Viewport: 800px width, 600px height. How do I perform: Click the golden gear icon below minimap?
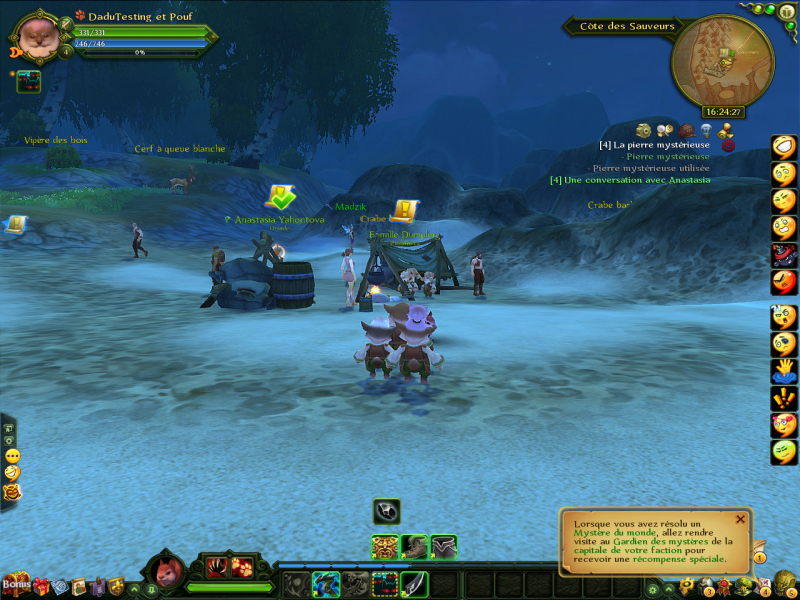(x=643, y=131)
